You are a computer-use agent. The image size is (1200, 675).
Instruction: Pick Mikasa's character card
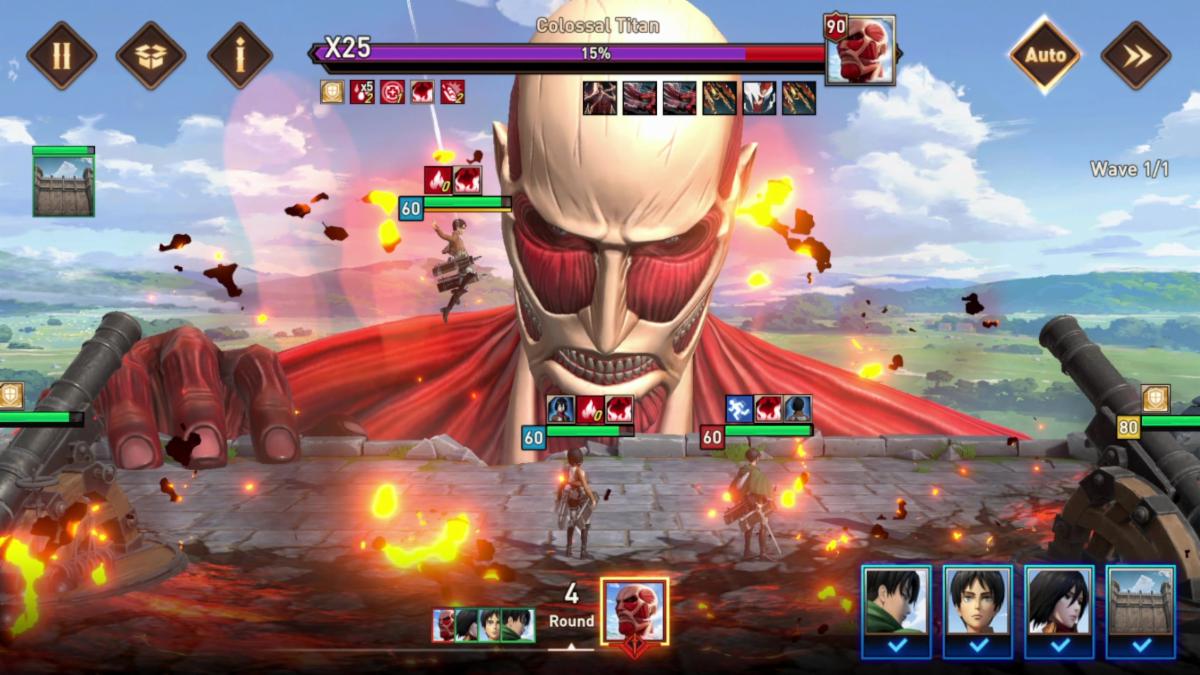point(1059,604)
